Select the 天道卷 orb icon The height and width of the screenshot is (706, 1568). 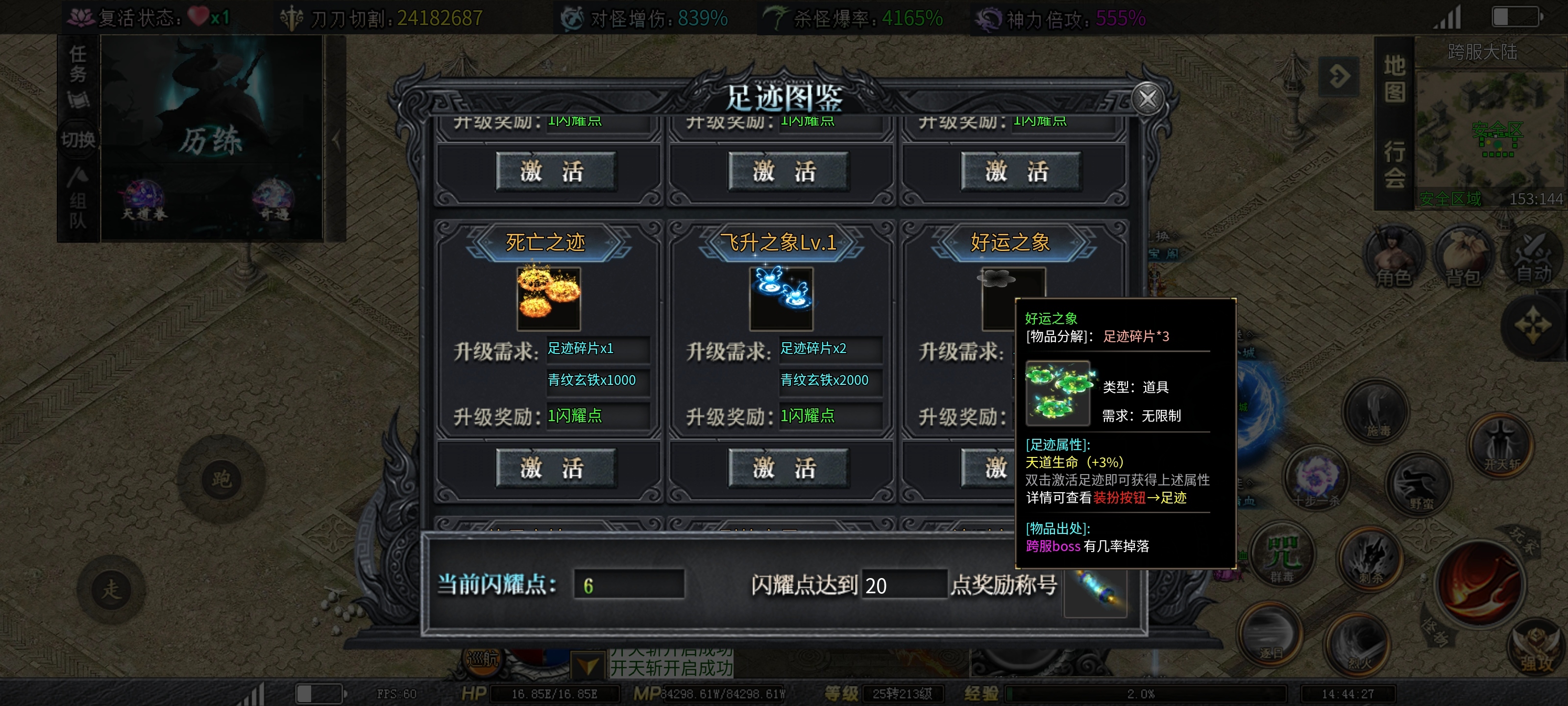144,194
